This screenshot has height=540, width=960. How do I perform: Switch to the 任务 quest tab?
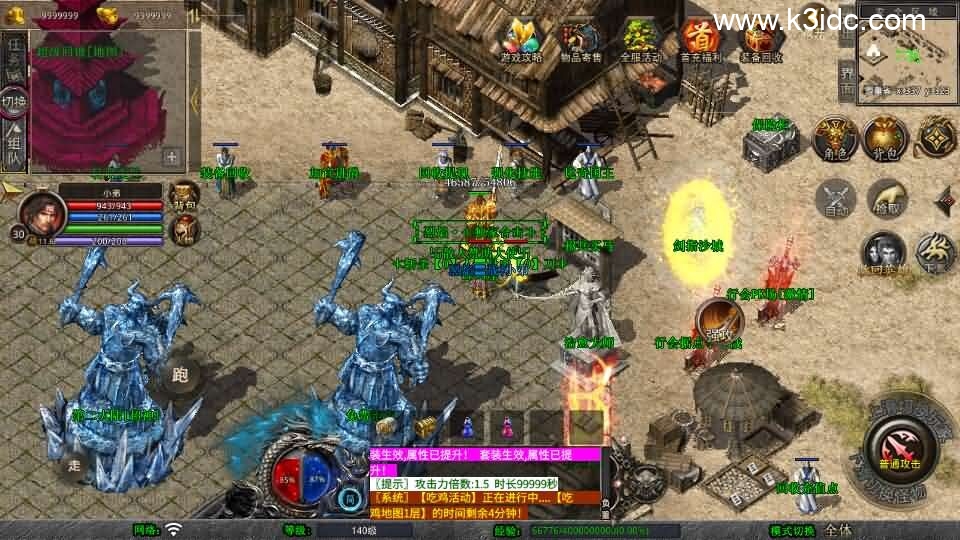tap(14, 55)
